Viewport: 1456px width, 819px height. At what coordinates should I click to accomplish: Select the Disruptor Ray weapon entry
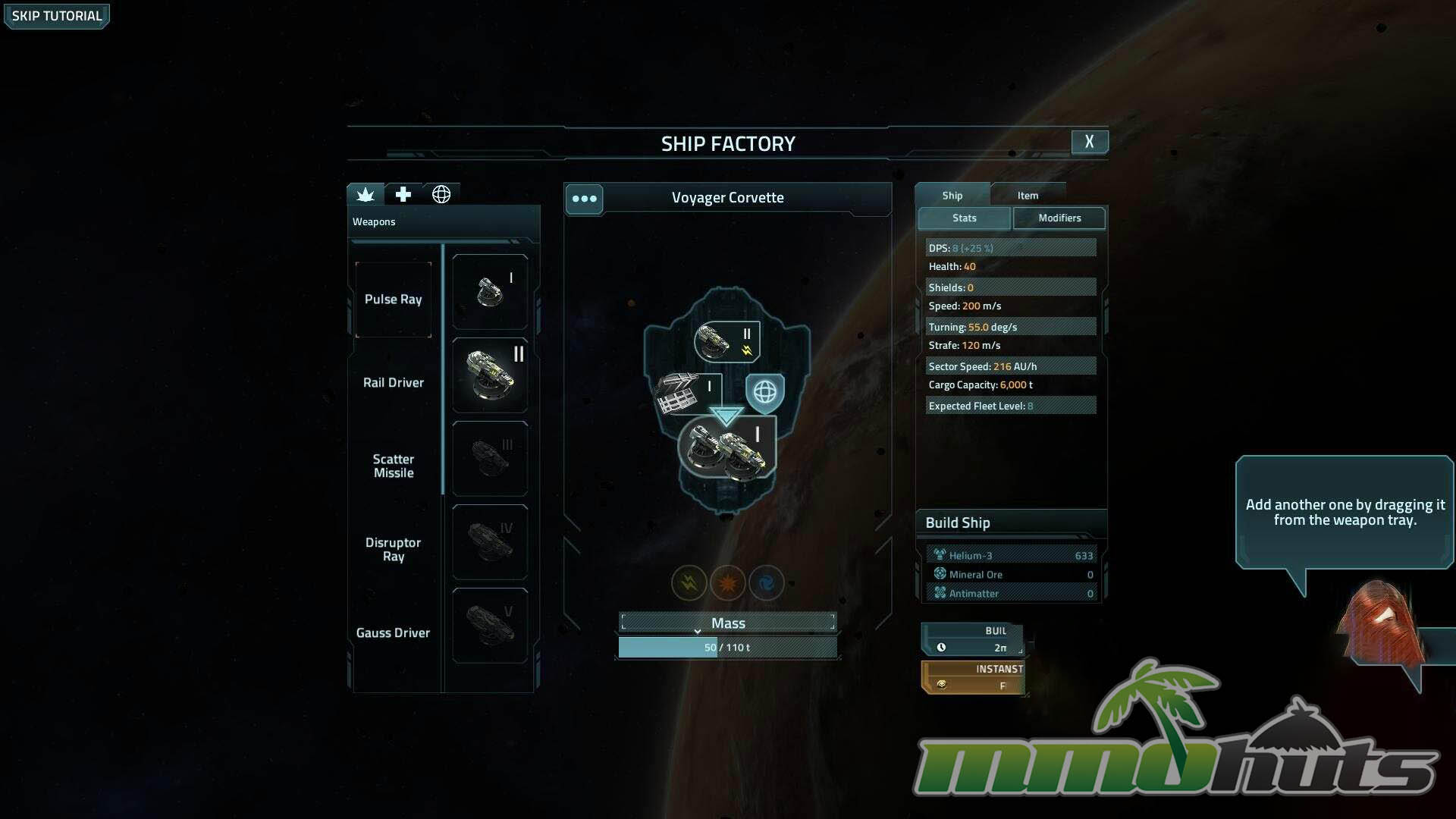393,549
